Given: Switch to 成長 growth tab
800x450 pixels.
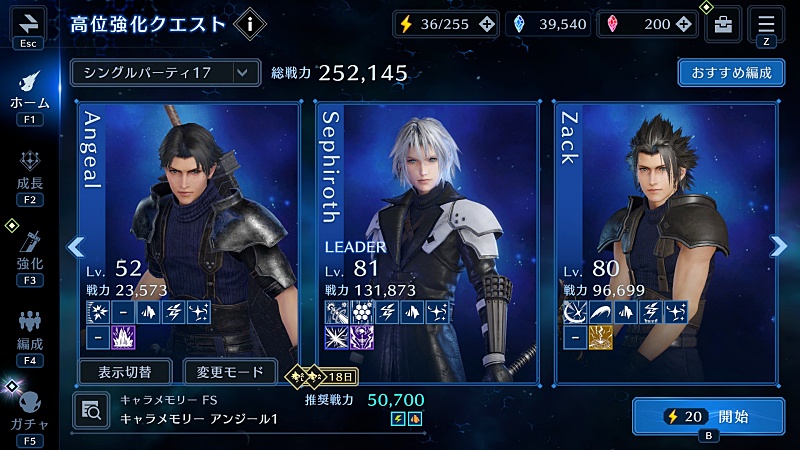Looking at the screenshot, I should [29, 175].
